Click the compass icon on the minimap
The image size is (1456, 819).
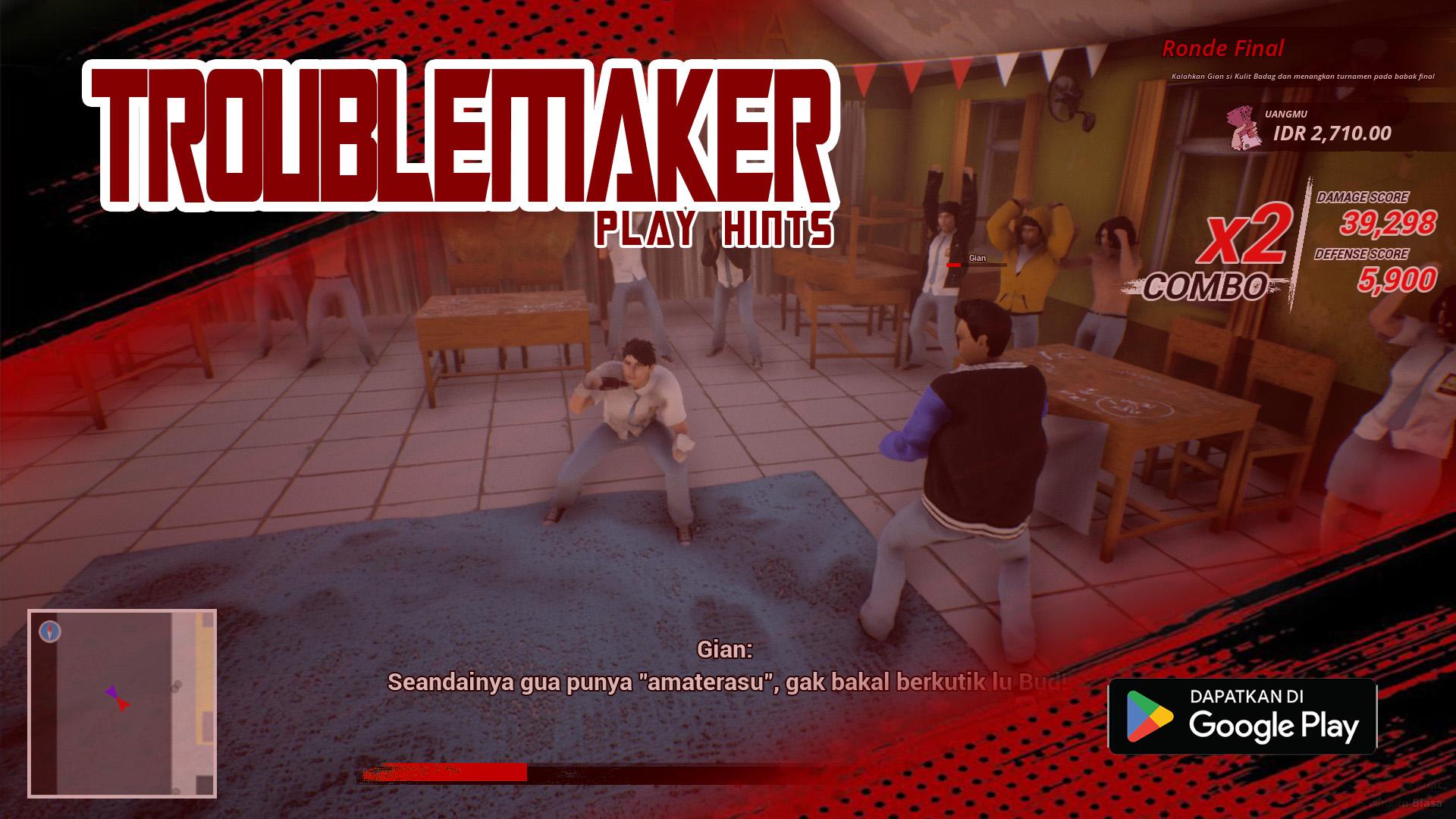pos(50,632)
